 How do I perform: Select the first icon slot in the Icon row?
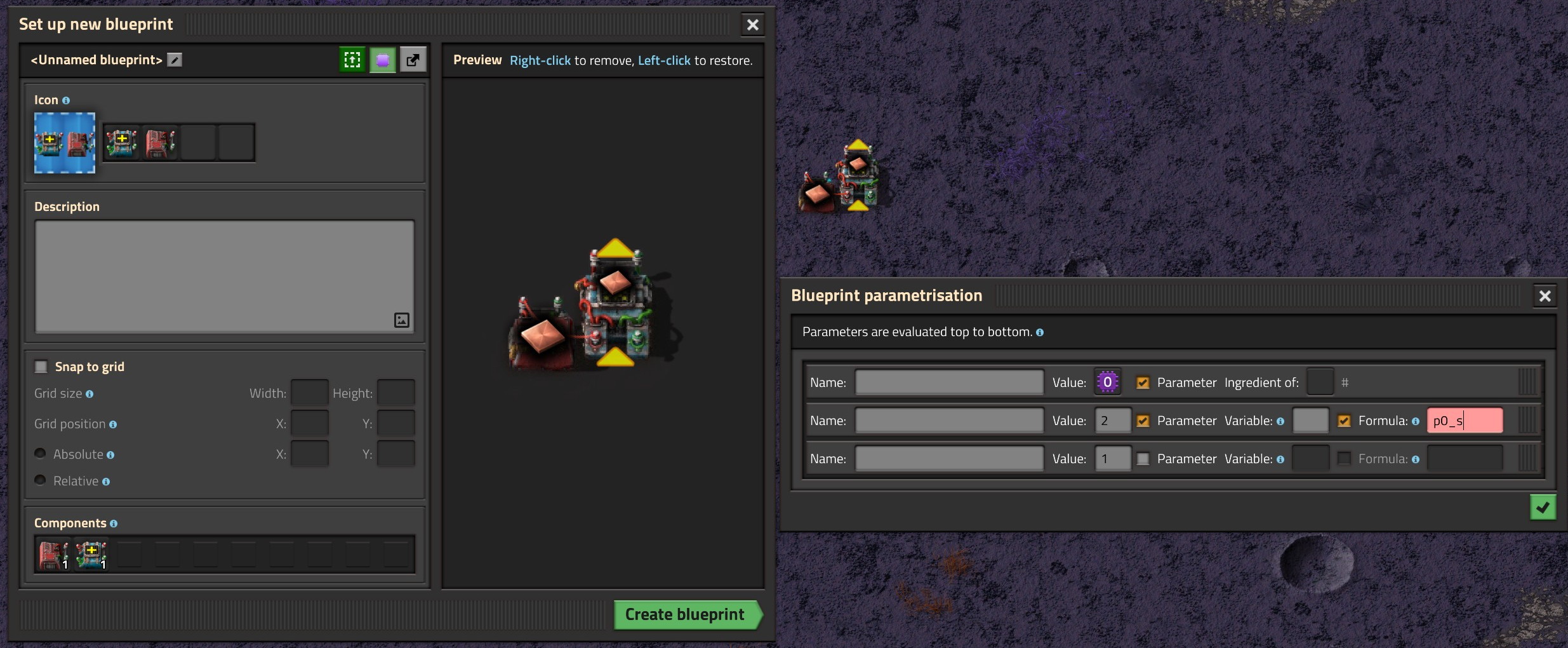point(122,142)
